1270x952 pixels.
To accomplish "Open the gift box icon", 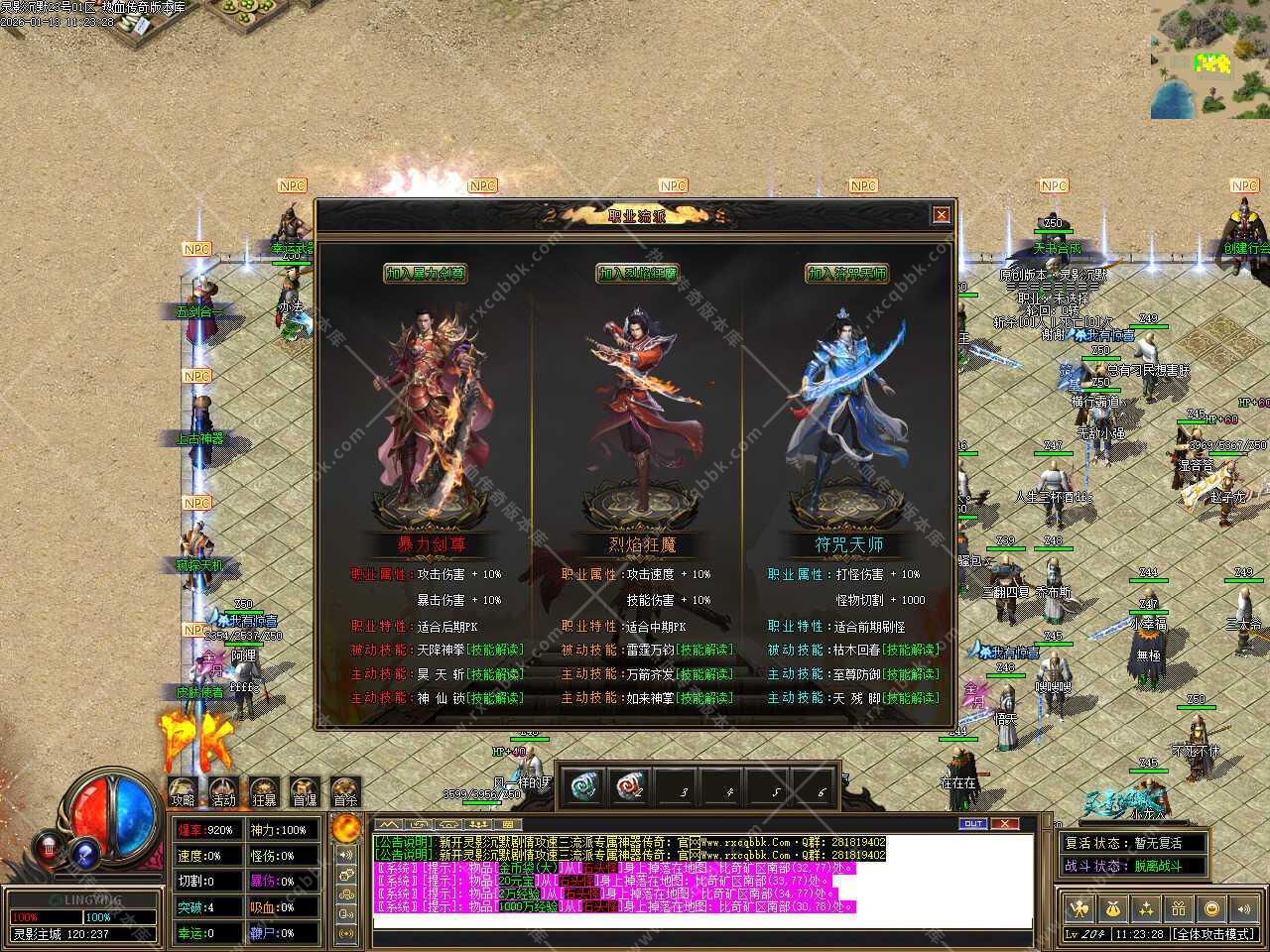I will click(1179, 908).
